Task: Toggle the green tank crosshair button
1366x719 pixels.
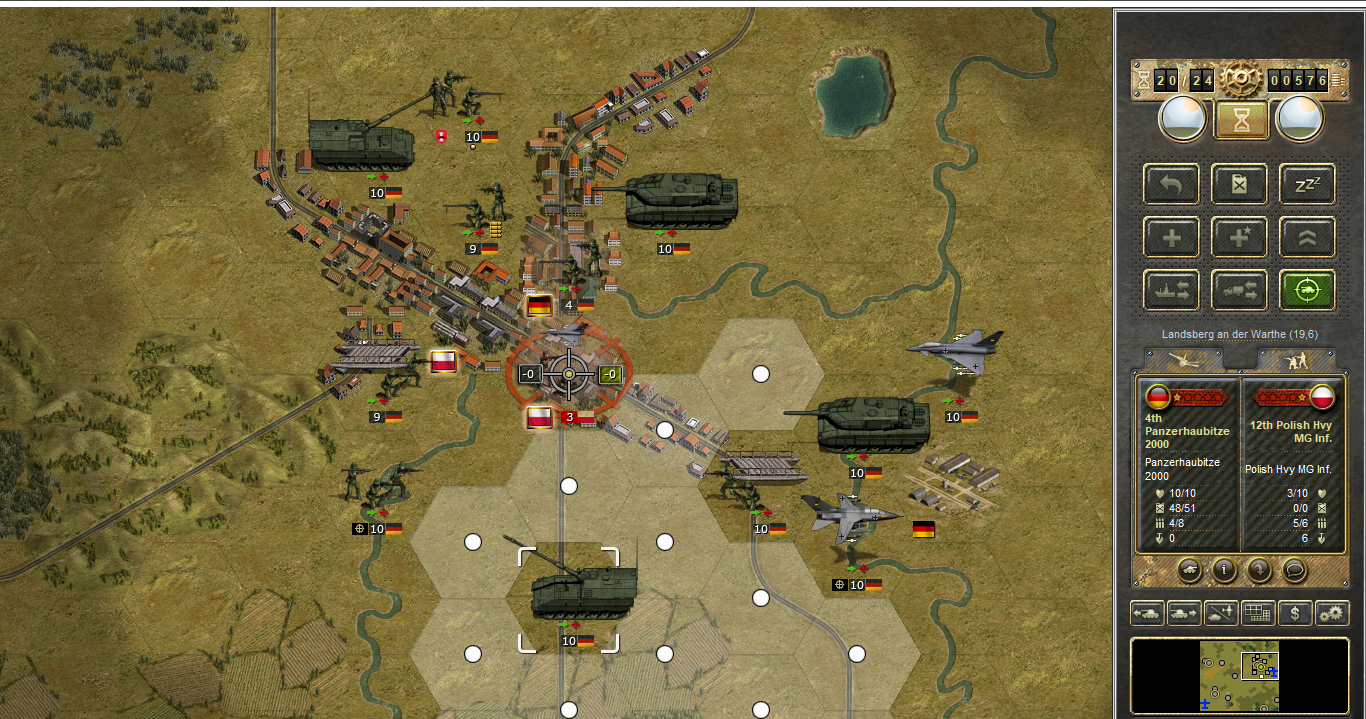Action: tap(1307, 290)
